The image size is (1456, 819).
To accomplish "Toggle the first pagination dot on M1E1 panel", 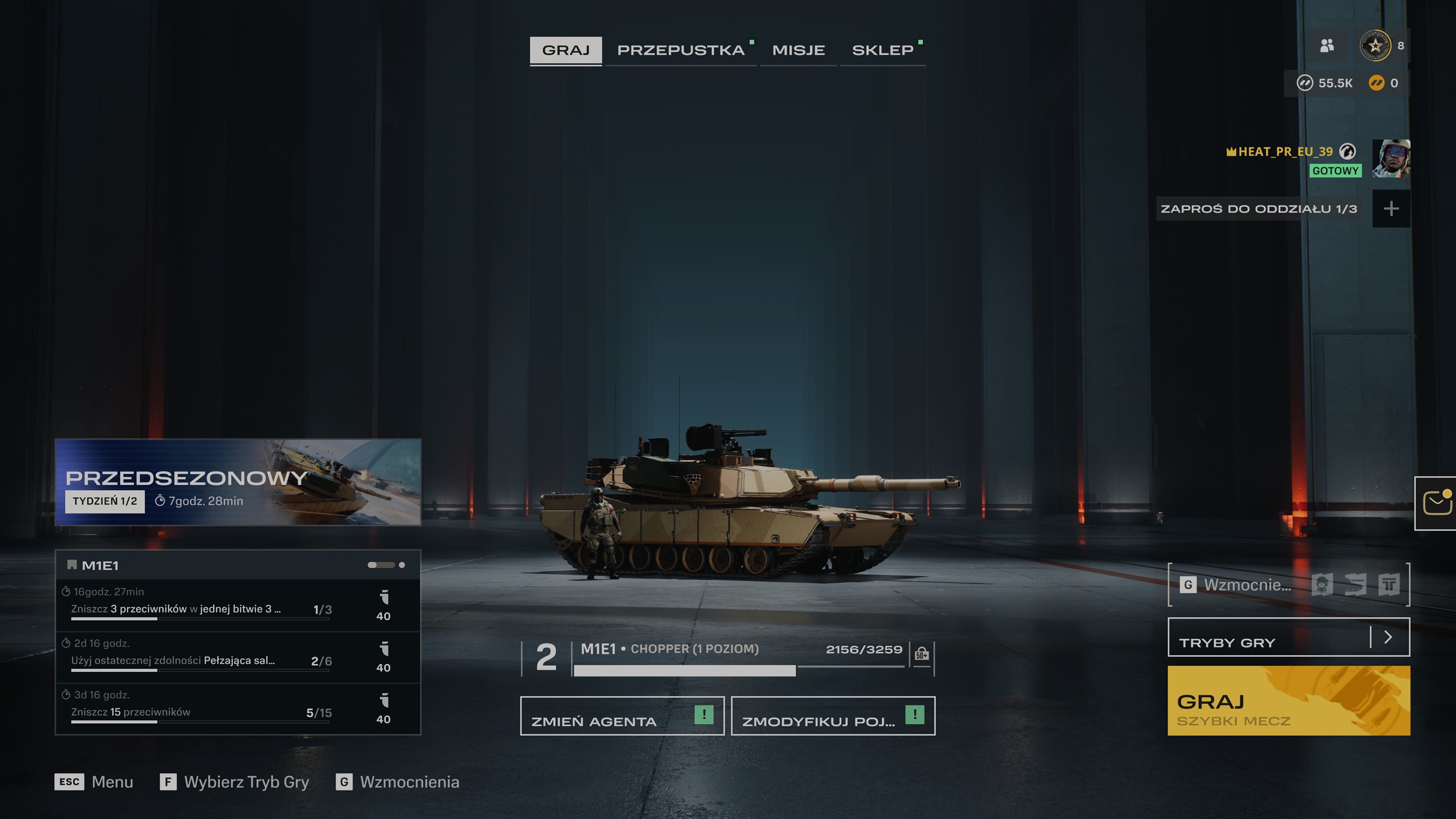I will pyautogui.click(x=374, y=564).
